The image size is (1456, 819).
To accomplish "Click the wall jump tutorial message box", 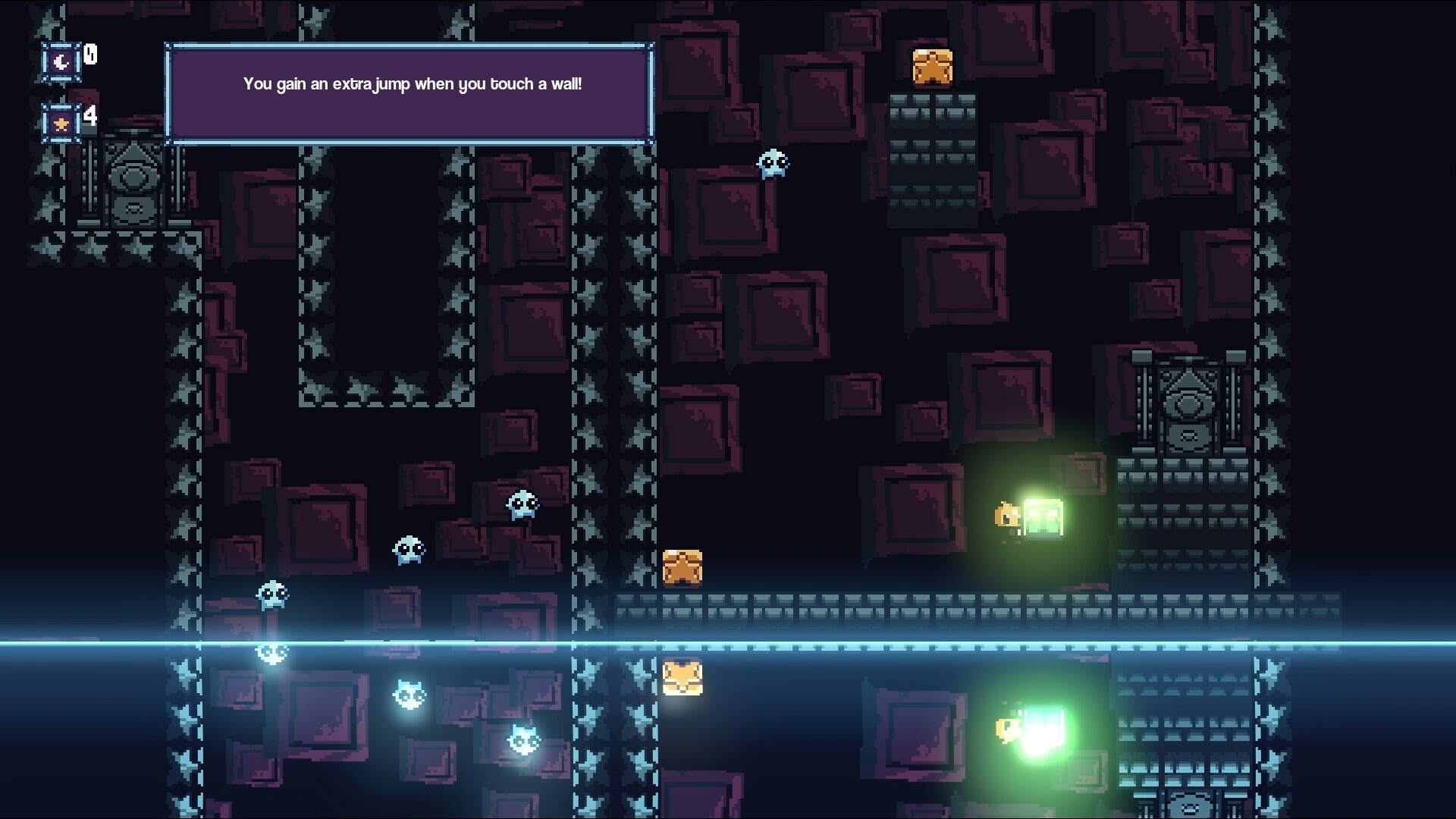I will pyautogui.click(x=409, y=93).
